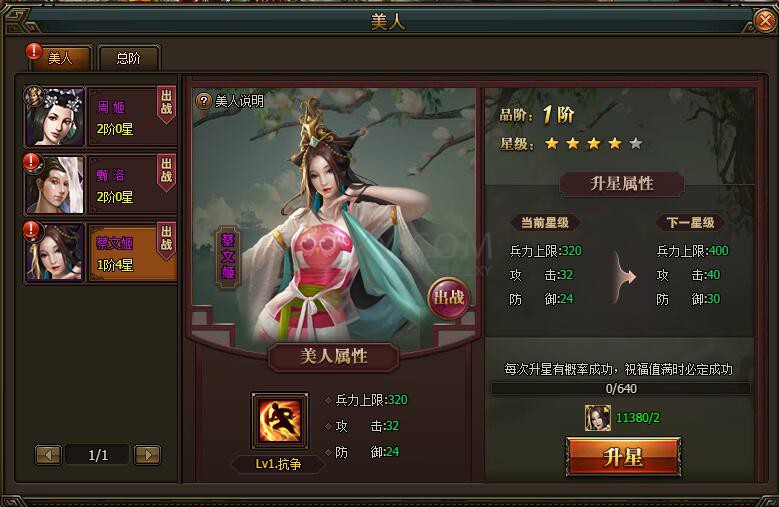Click the round 出战 button on the portrait
Image resolution: width=779 pixels, height=507 pixels.
[448, 297]
